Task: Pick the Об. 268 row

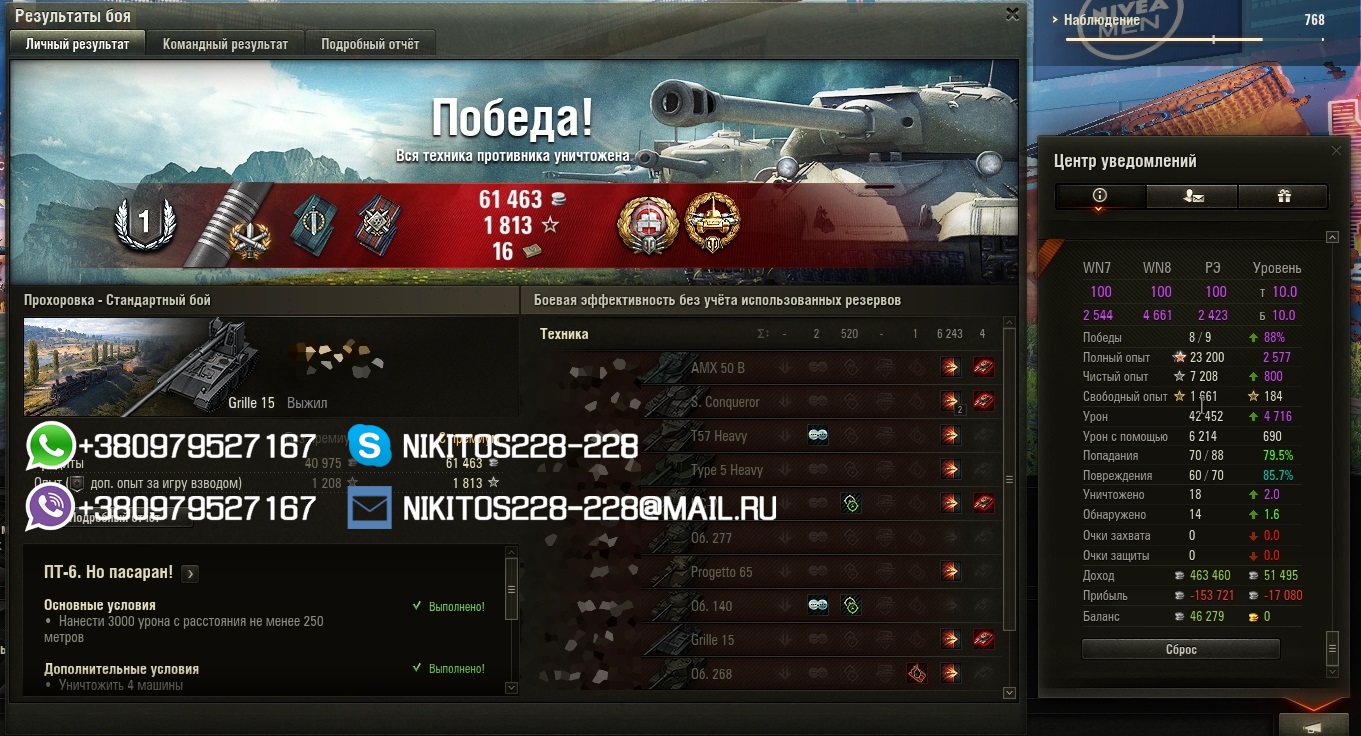Action: click(x=760, y=674)
